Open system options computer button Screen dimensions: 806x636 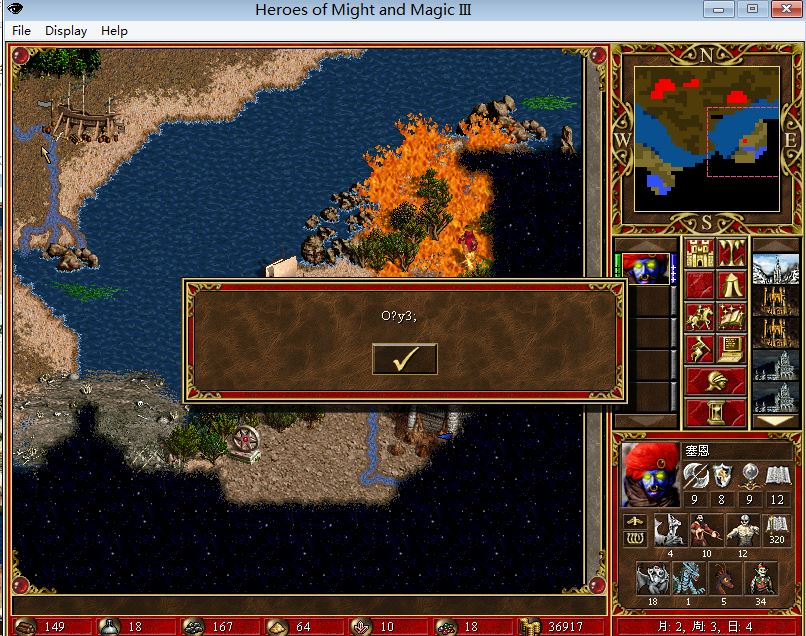(x=731, y=349)
